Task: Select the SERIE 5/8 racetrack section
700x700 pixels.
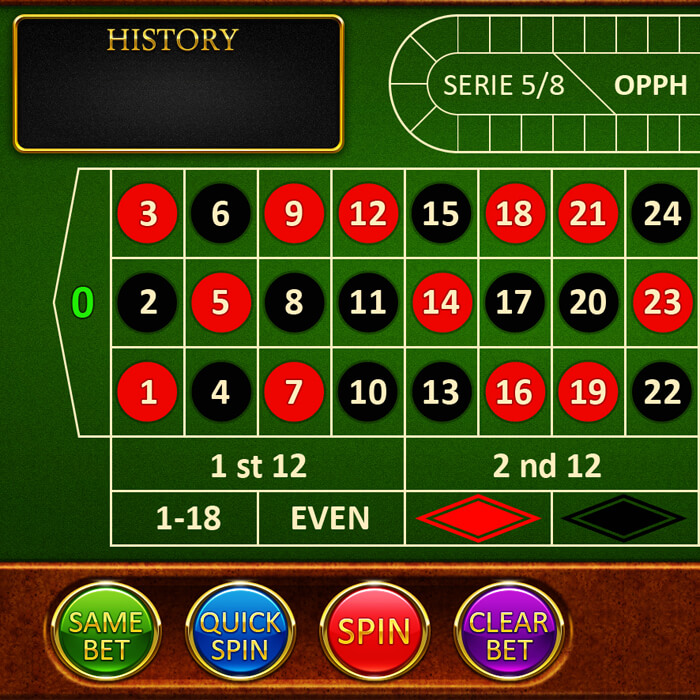Action: click(504, 85)
